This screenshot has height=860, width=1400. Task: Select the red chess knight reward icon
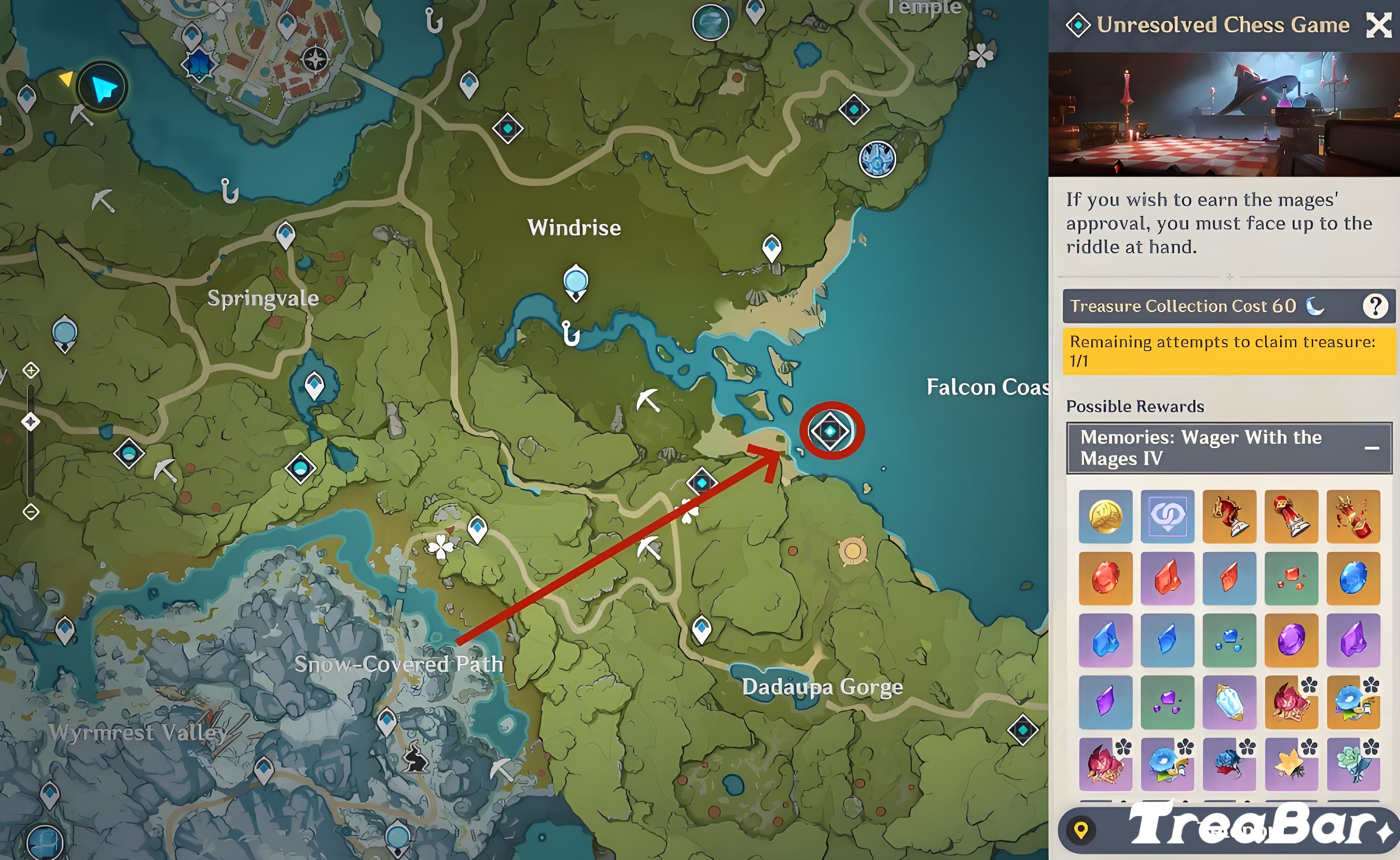click(1230, 516)
